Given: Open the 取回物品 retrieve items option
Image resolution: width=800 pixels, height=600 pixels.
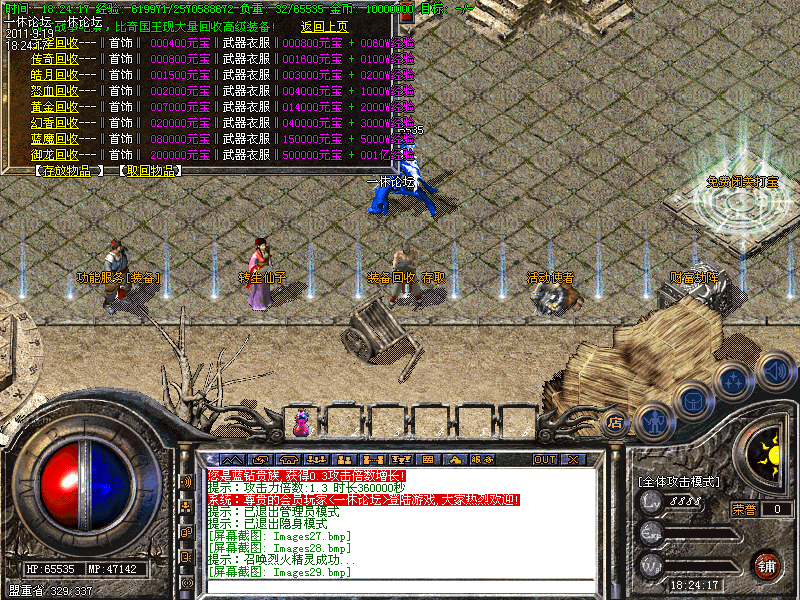Looking at the screenshot, I should (153, 171).
